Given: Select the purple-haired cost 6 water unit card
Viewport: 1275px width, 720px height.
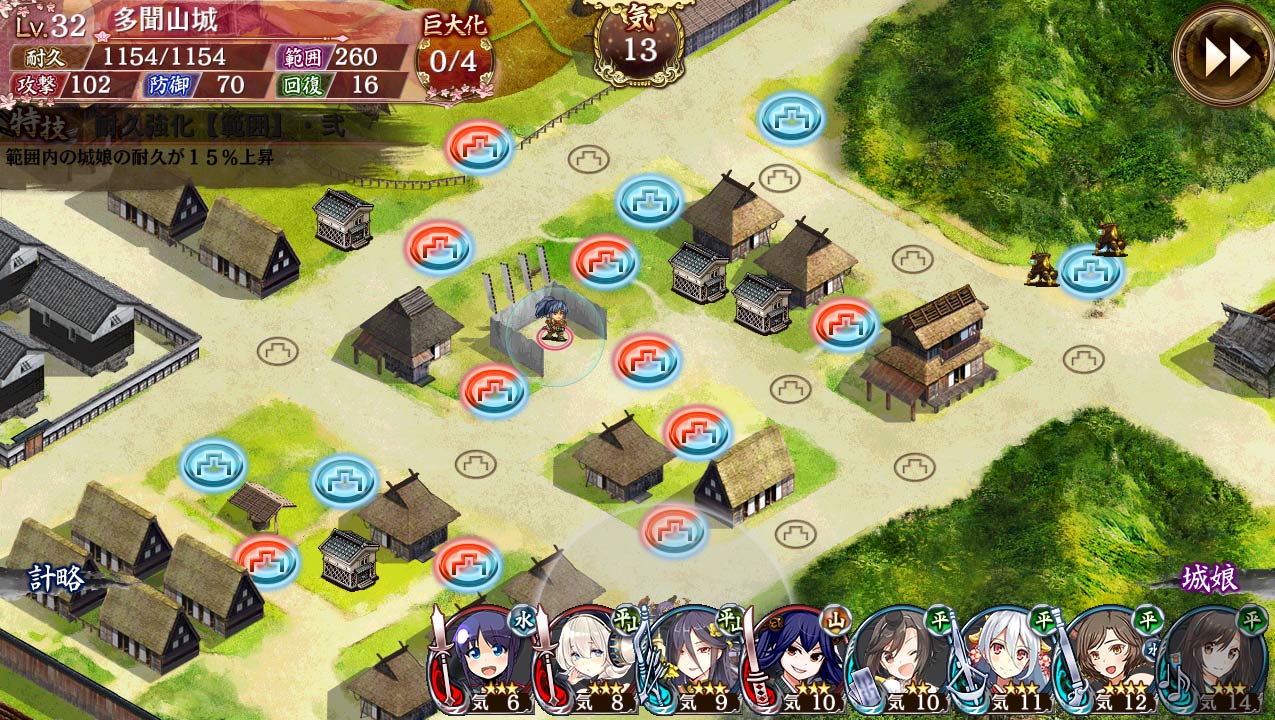Looking at the screenshot, I should [487, 660].
